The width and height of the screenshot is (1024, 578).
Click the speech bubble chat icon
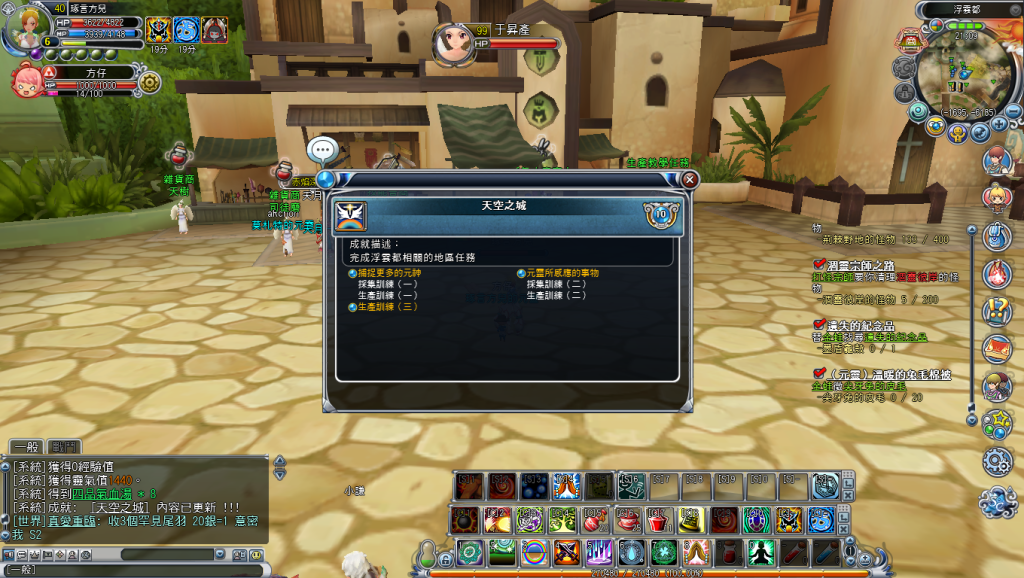tap(322, 151)
